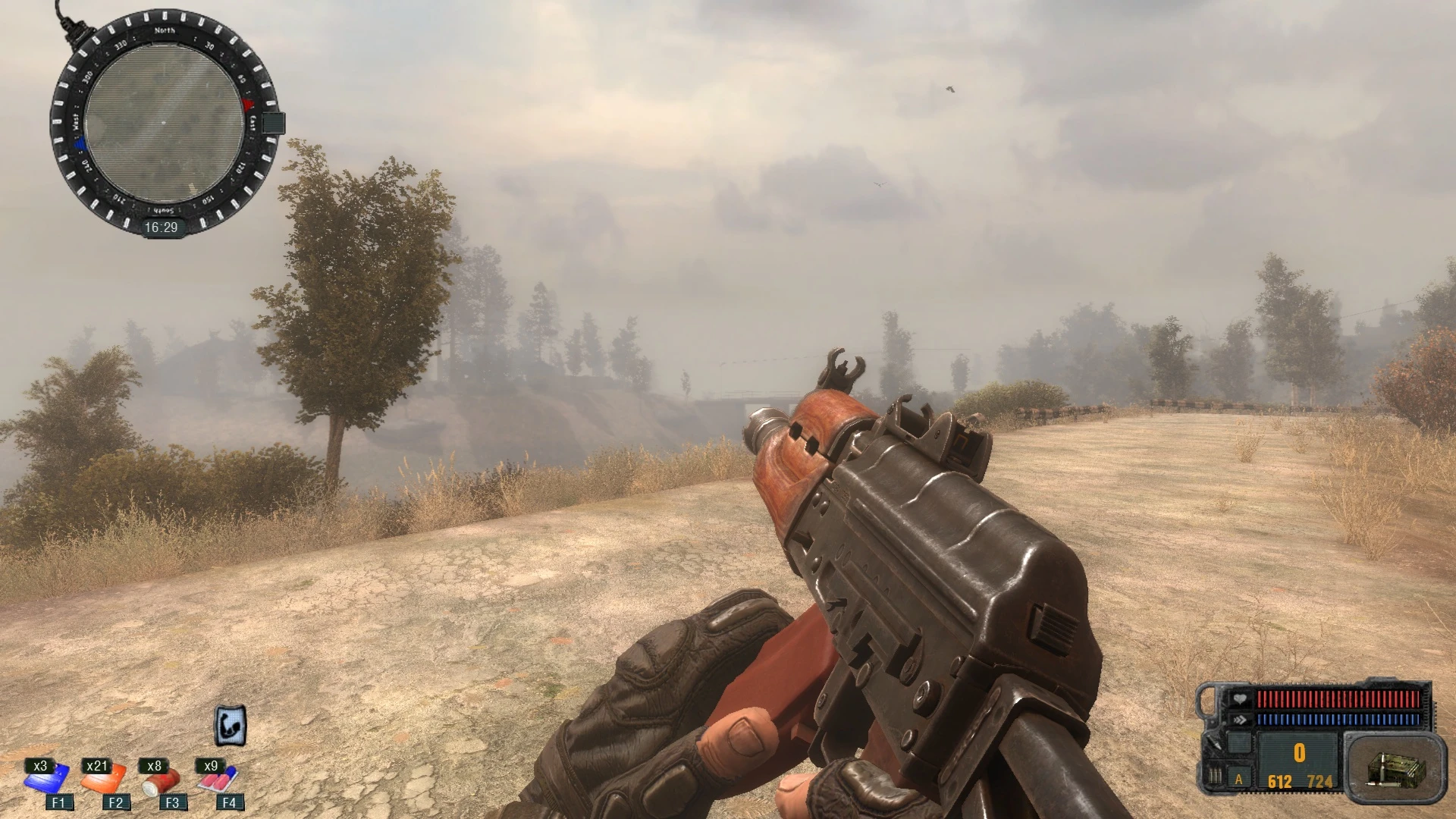Click the red enemy marker on the compass
1456x819 pixels.
pyautogui.click(x=246, y=105)
